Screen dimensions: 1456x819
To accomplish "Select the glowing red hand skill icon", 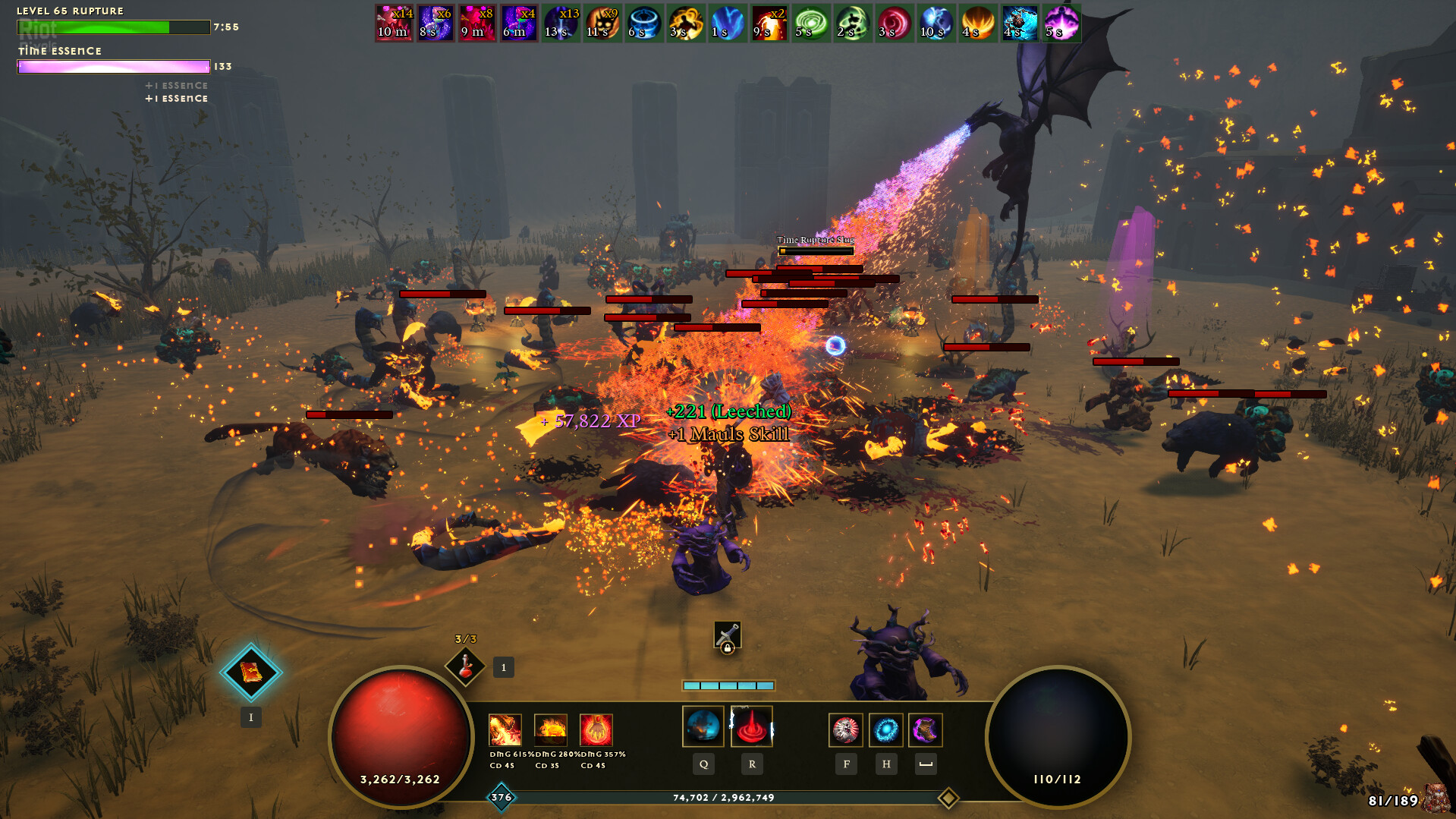I will coord(596,730).
